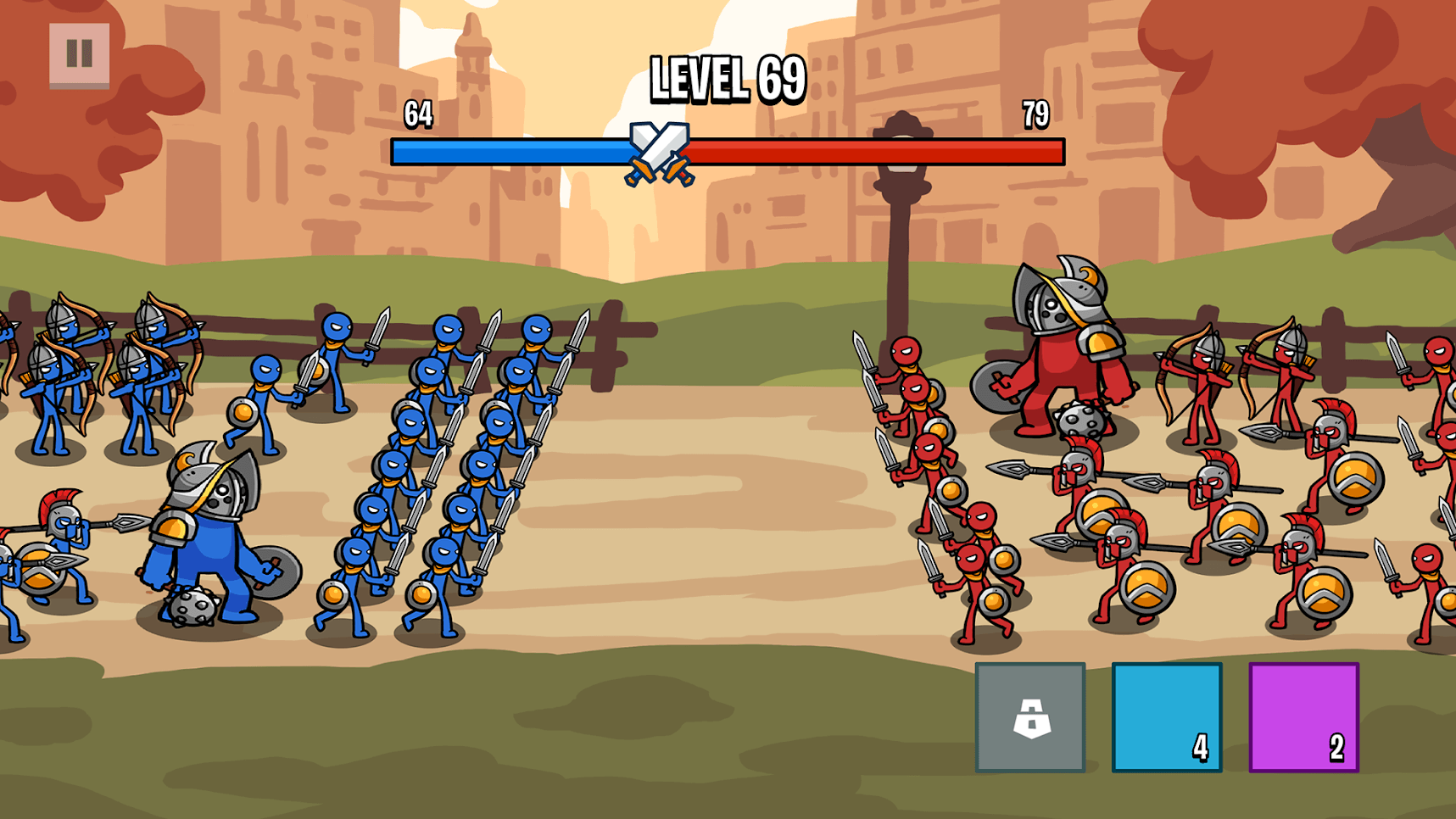
Task: Tap the blue portion of the health bar
Action: pyautogui.click(x=509, y=151)
